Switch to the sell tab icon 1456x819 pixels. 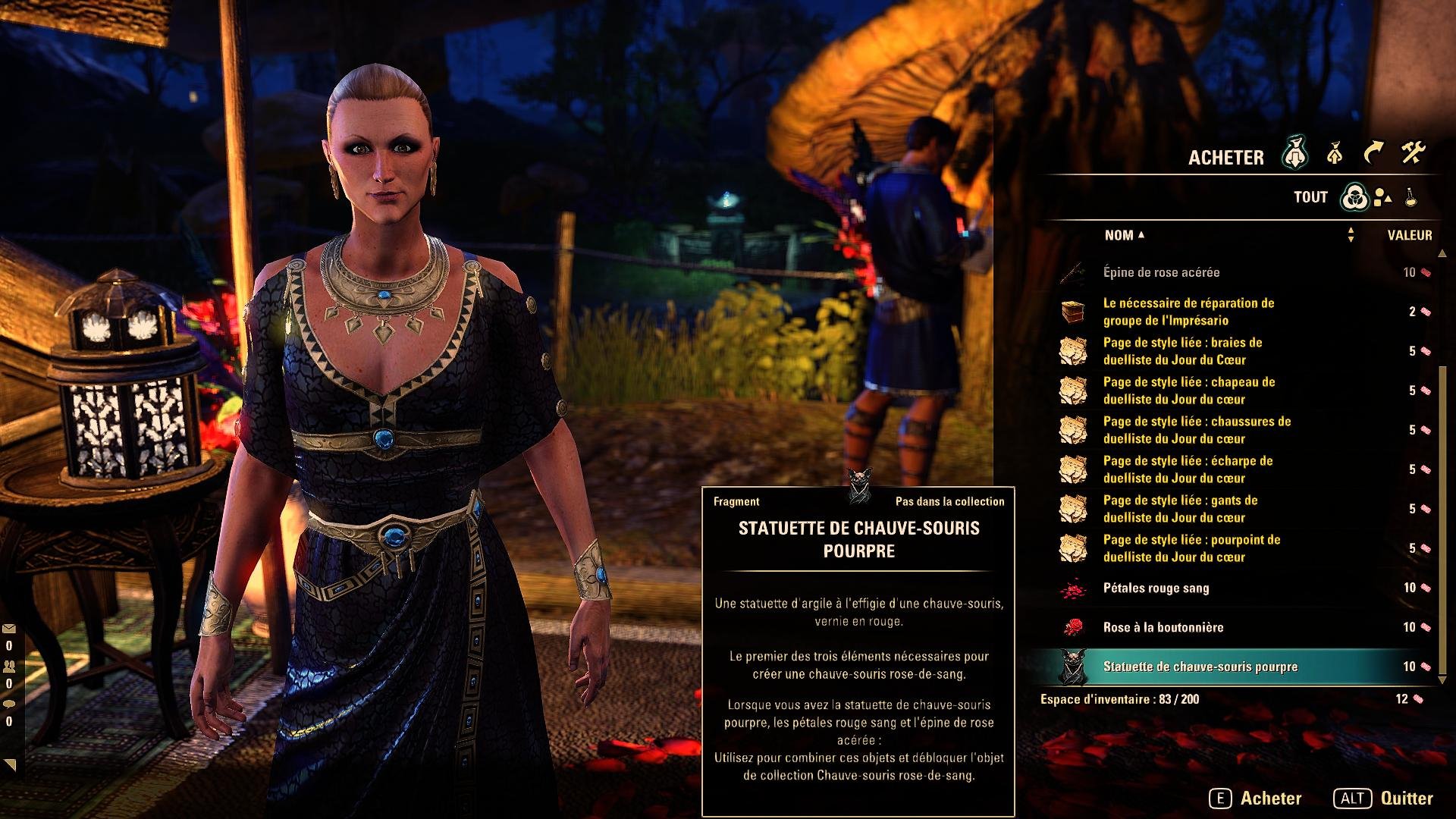[x=1335, y=155]
